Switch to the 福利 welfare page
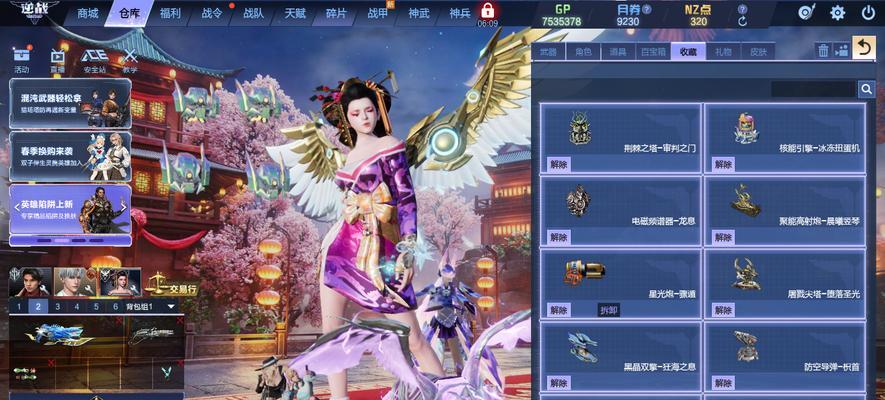Screen dimensions: 885x400 [x=171, y=13]
